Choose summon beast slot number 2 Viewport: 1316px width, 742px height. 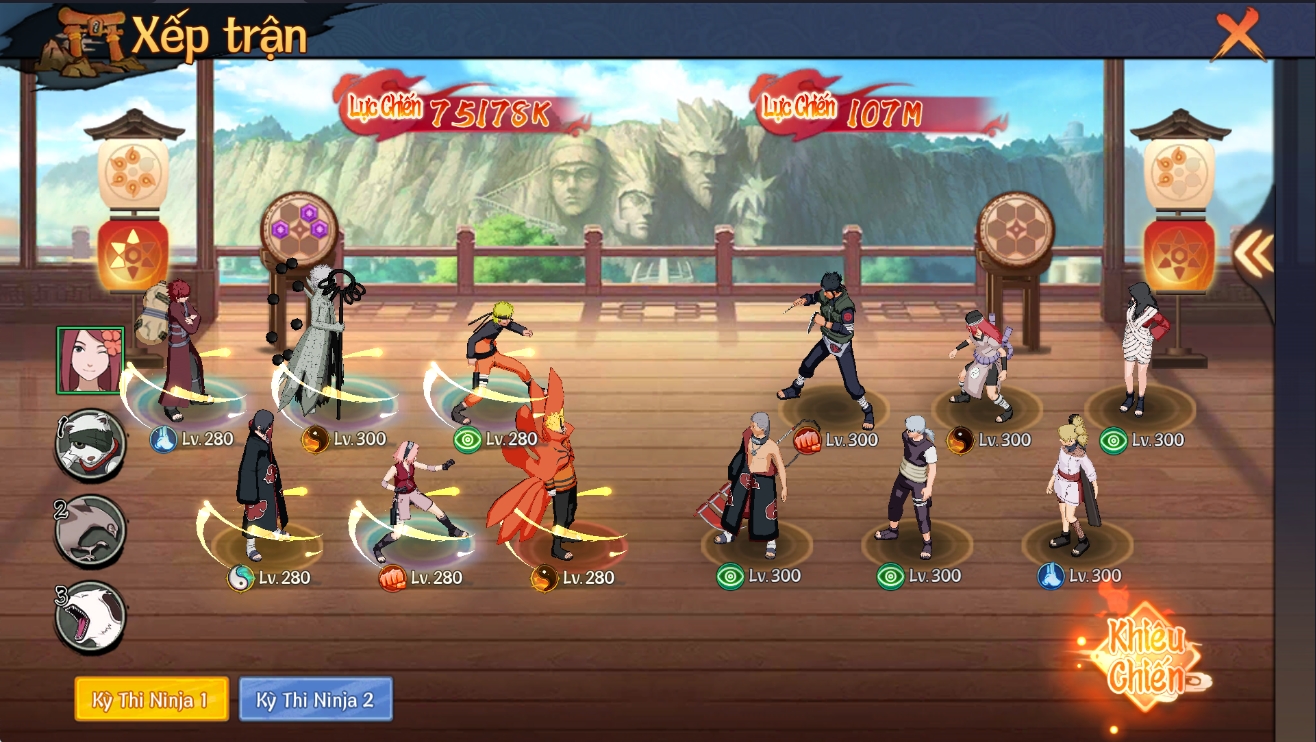click(x=90, y=530)
